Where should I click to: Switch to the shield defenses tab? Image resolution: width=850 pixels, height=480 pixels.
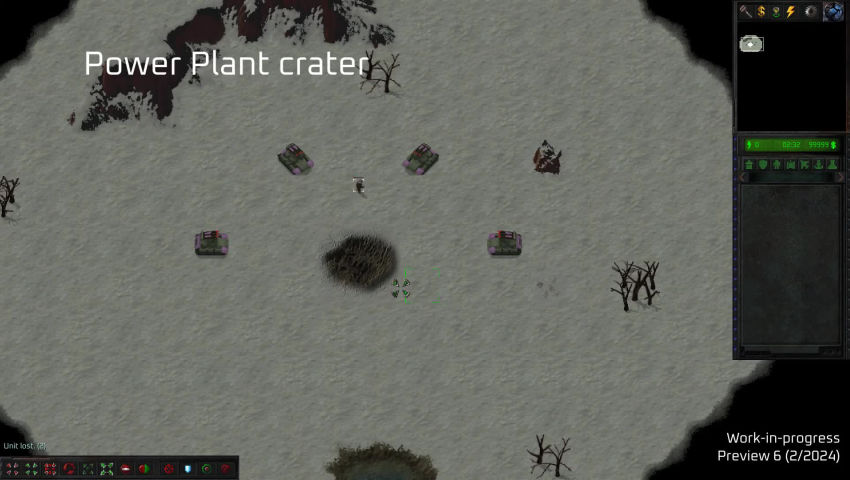(x=762, y=165)
